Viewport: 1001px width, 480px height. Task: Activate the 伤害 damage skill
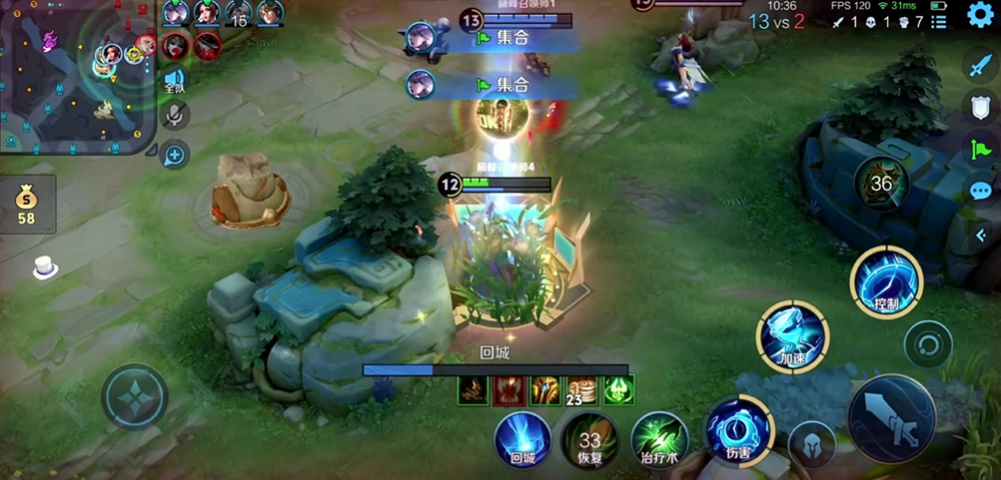[739, 430]
